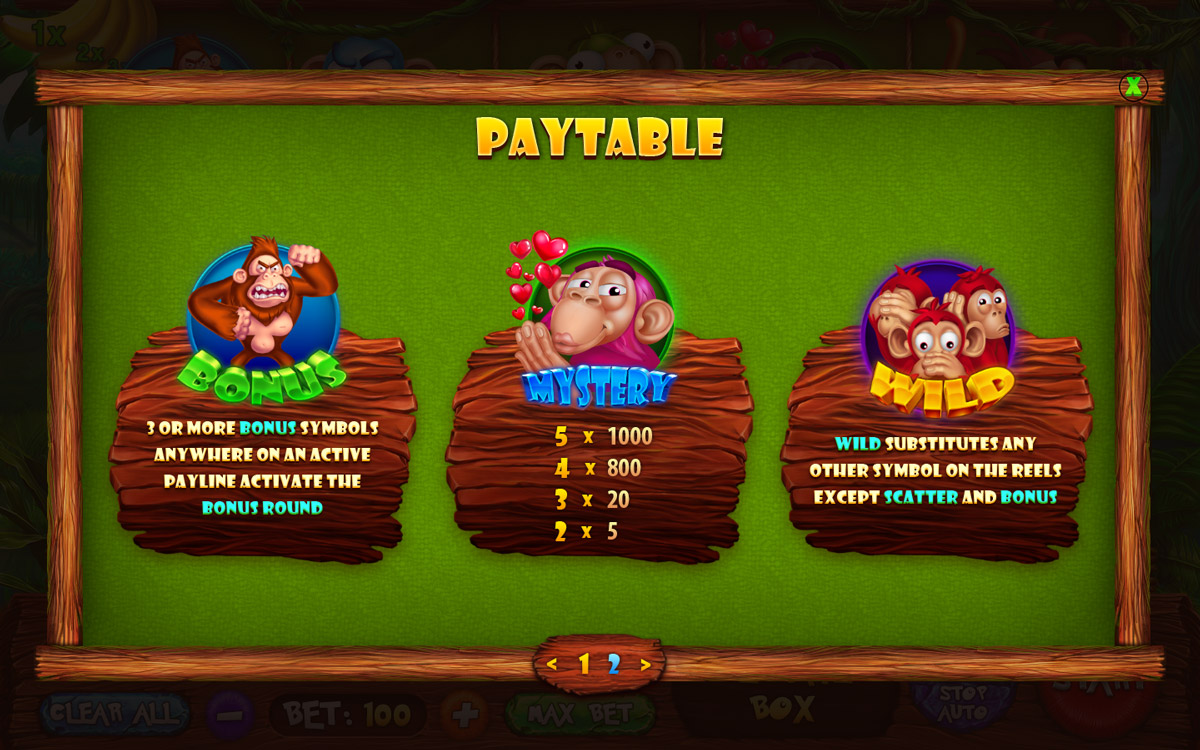Go to the previous paytable page arrow
Image resolution: width=1200 pixels, height=750 pixels.
pos(551,664)
